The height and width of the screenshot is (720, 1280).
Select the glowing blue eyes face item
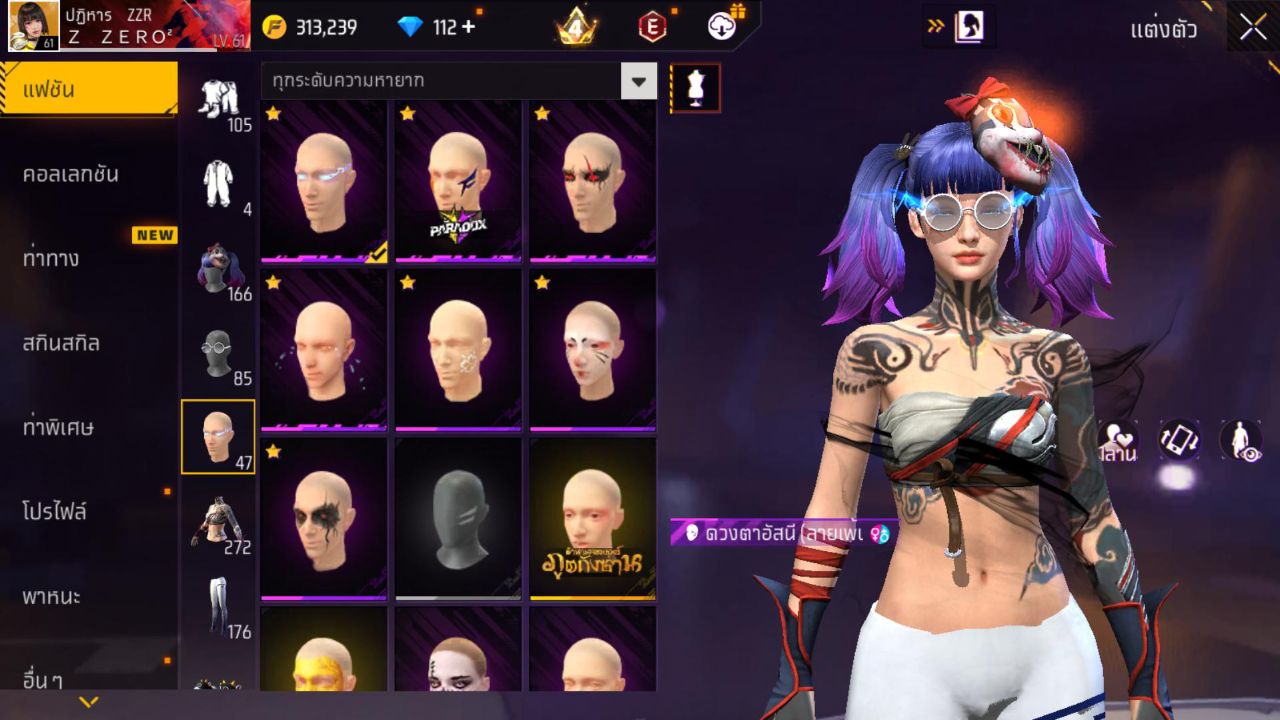point(324,182)
